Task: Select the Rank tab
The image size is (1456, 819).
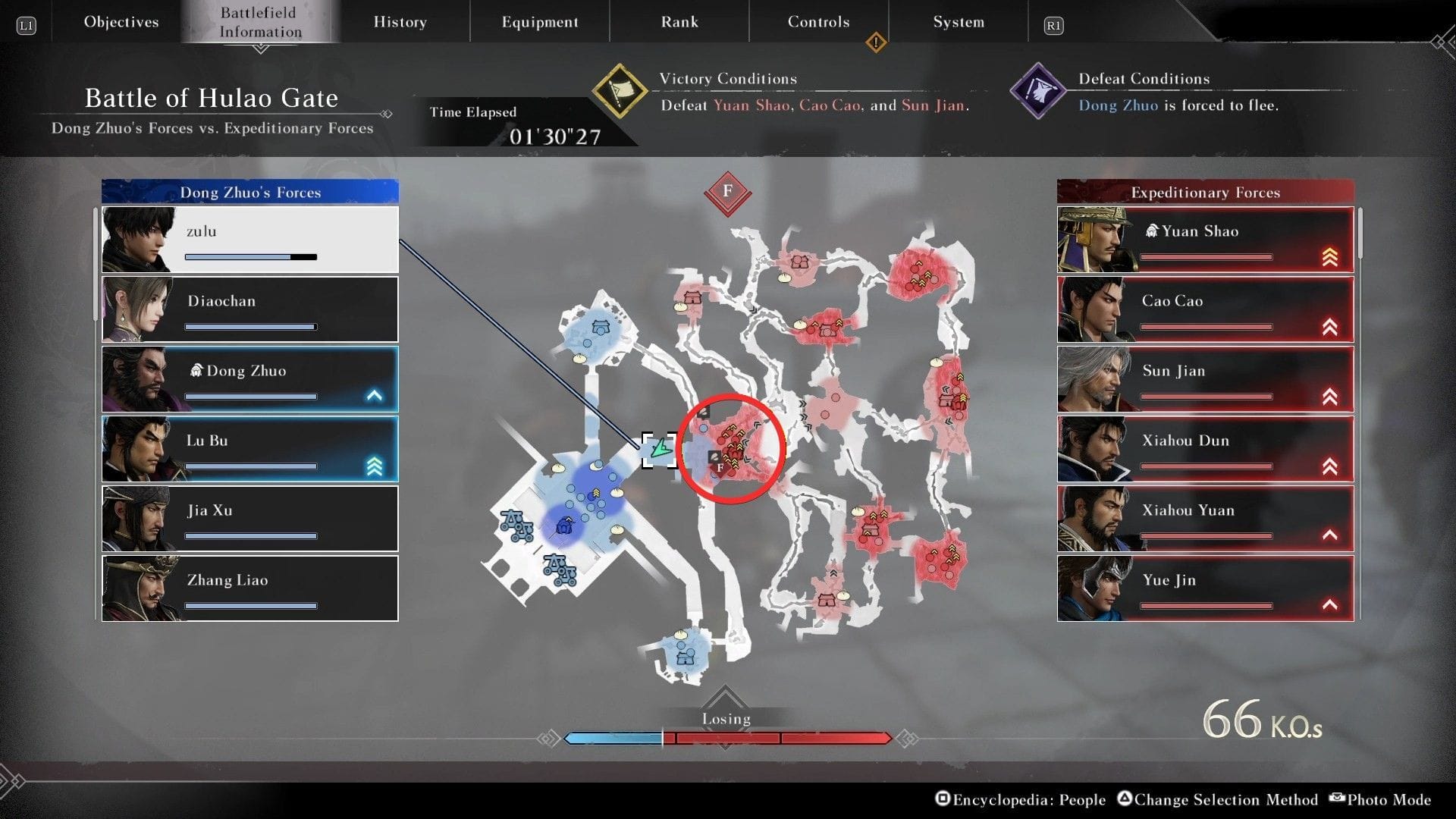Action: click(x=679, y=22)
